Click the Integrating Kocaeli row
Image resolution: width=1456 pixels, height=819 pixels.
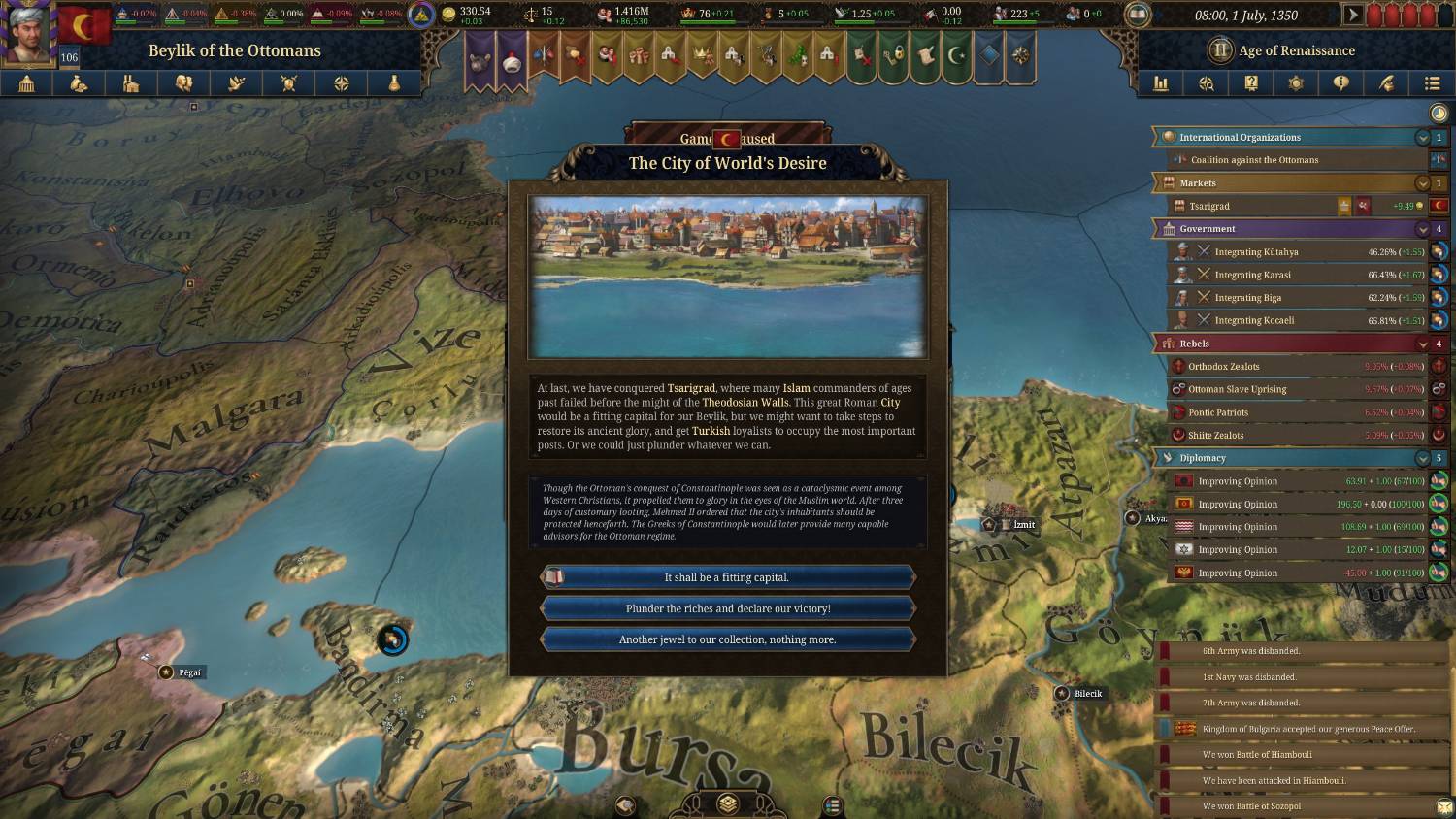1254,320
